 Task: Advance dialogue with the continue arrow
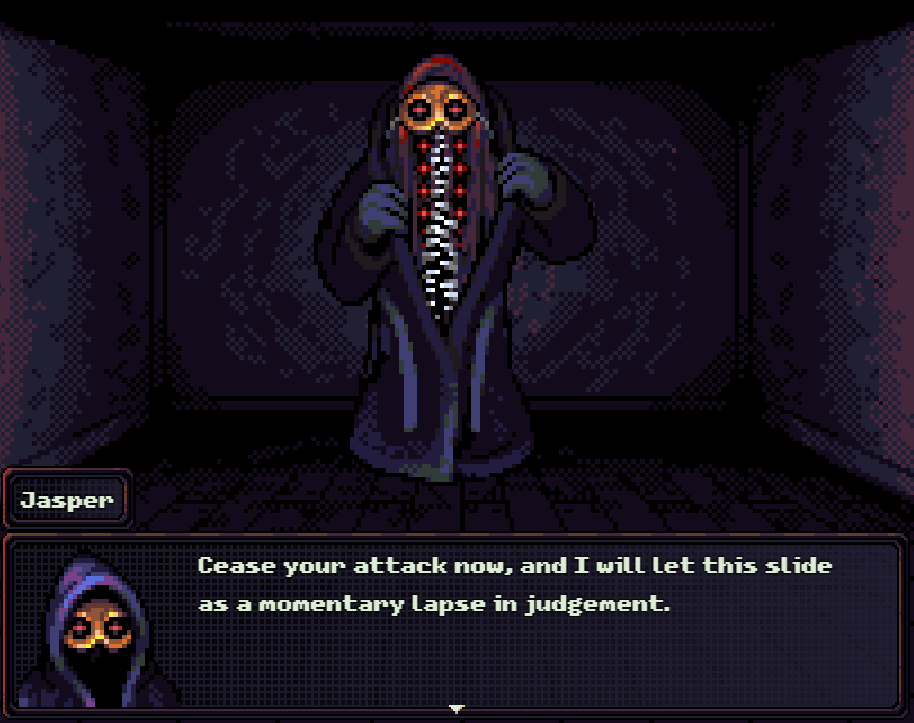457,709
